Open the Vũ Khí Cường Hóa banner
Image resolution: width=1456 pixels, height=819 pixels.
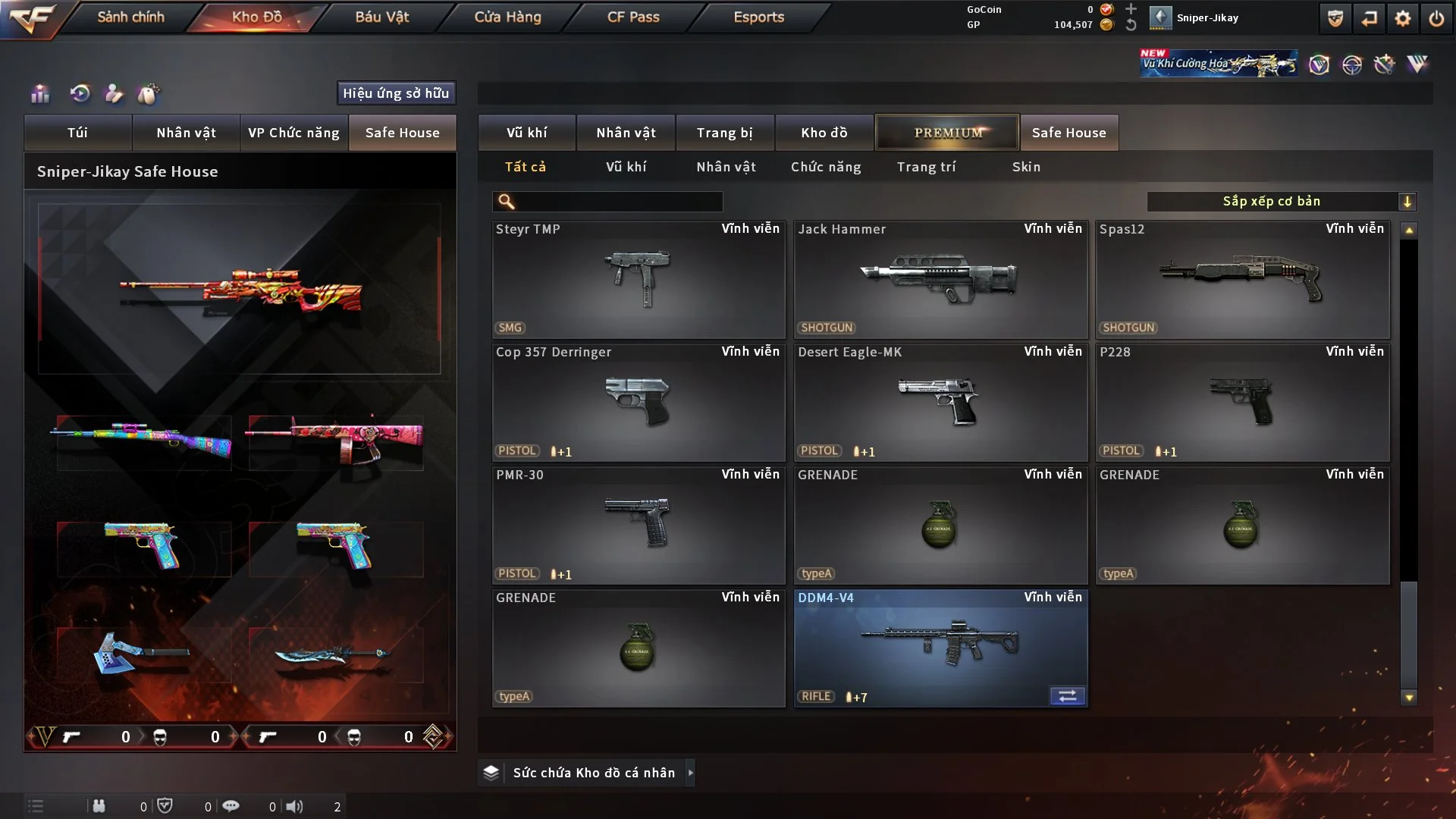point(1218,64)
